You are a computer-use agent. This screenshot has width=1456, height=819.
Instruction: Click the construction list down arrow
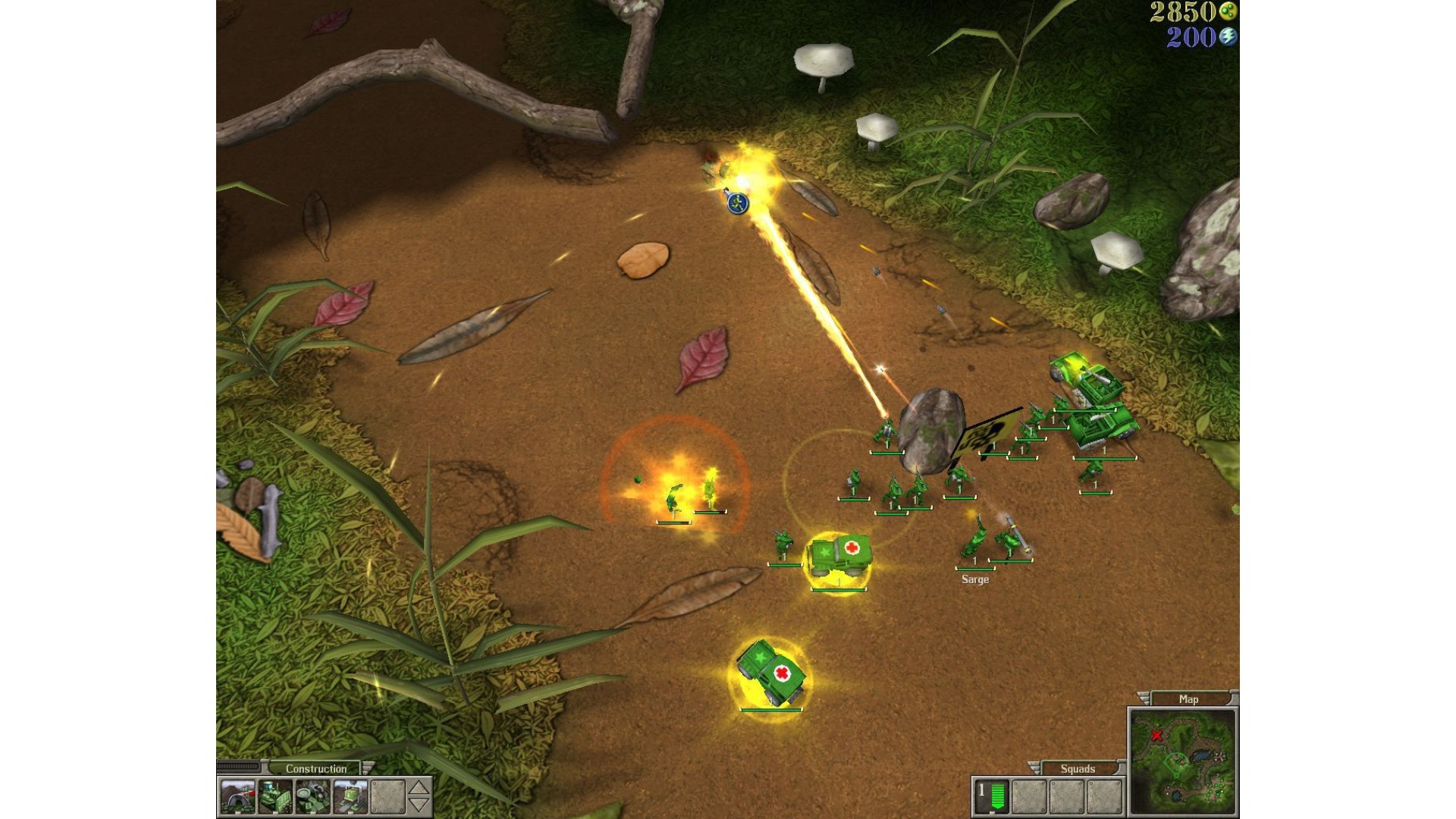[x=419, y=805]
